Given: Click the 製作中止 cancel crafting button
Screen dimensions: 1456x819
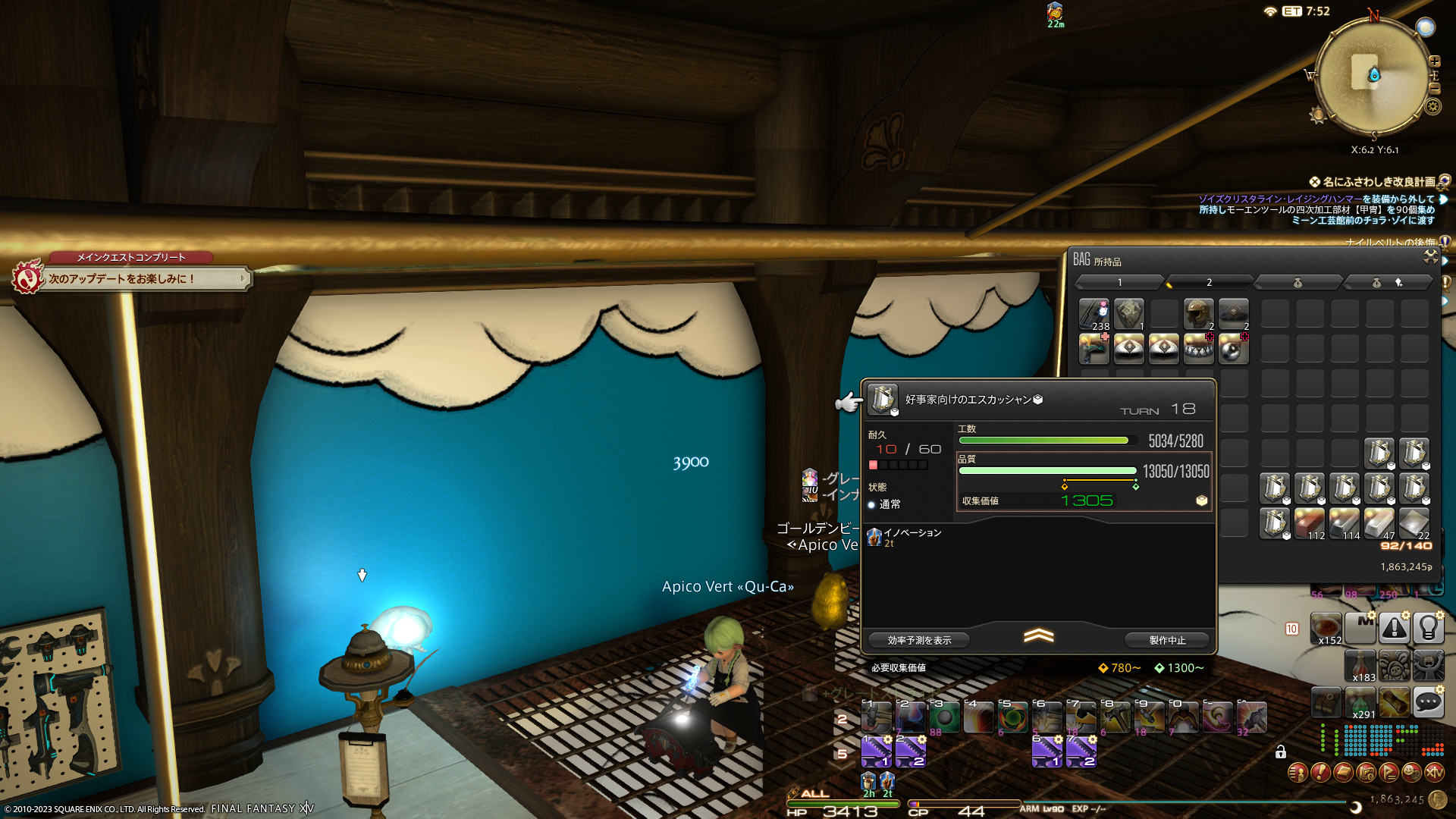Looking at the screenshot, I should point(1167,640).
